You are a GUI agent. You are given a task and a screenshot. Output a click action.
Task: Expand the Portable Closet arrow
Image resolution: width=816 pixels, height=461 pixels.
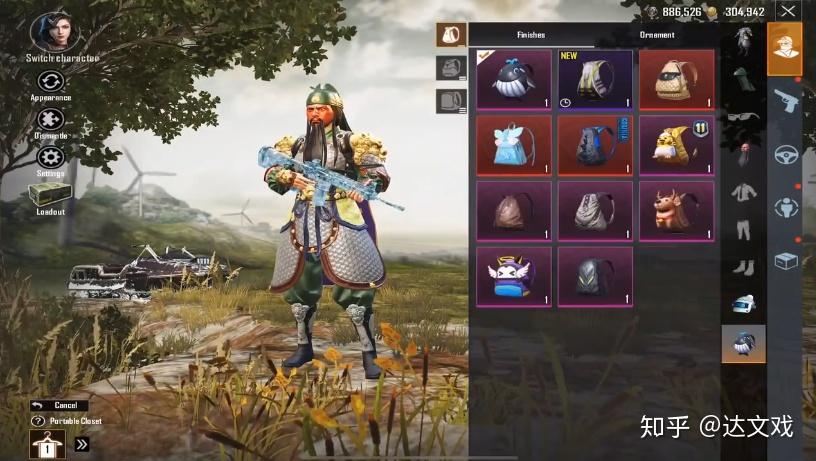82,444
